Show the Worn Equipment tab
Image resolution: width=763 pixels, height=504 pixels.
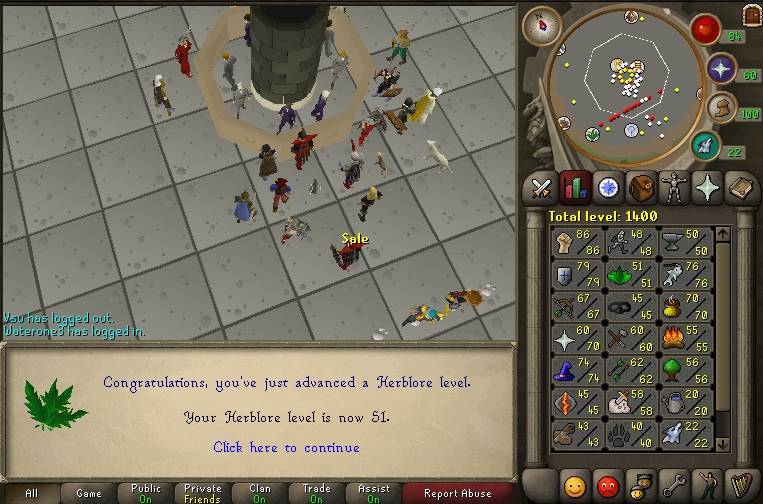(674, 188)
